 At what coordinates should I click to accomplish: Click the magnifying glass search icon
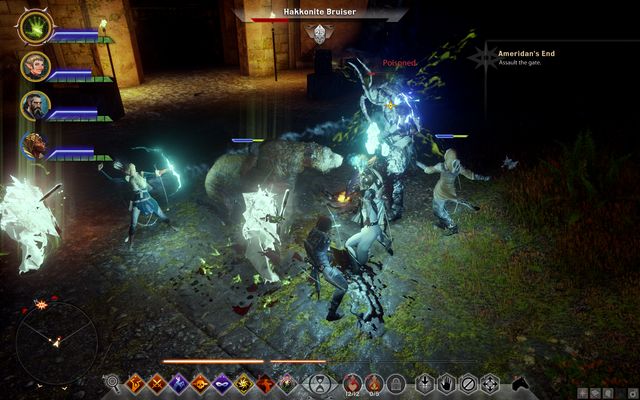point(112,382)
